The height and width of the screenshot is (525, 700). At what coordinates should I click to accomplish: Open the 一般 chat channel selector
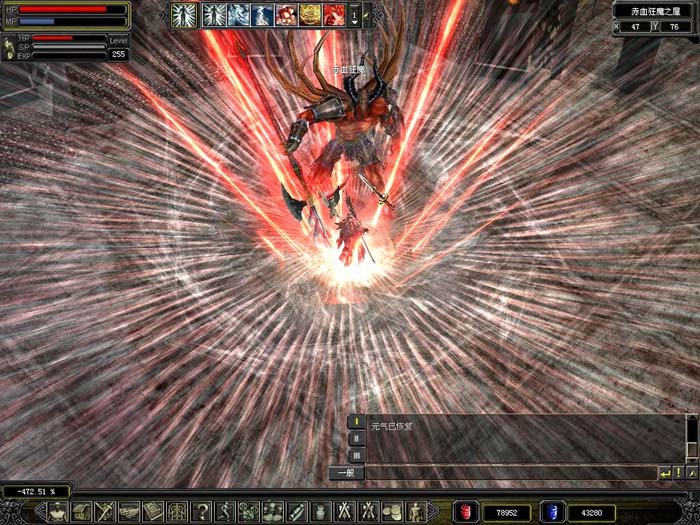tap(345, 472)
